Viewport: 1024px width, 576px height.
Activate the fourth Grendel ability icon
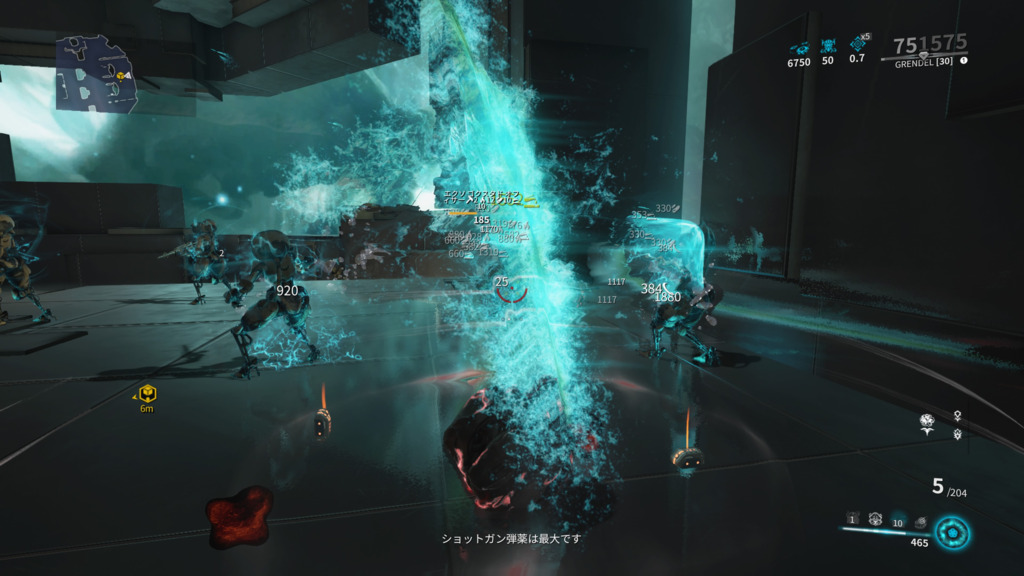point(921,521)
